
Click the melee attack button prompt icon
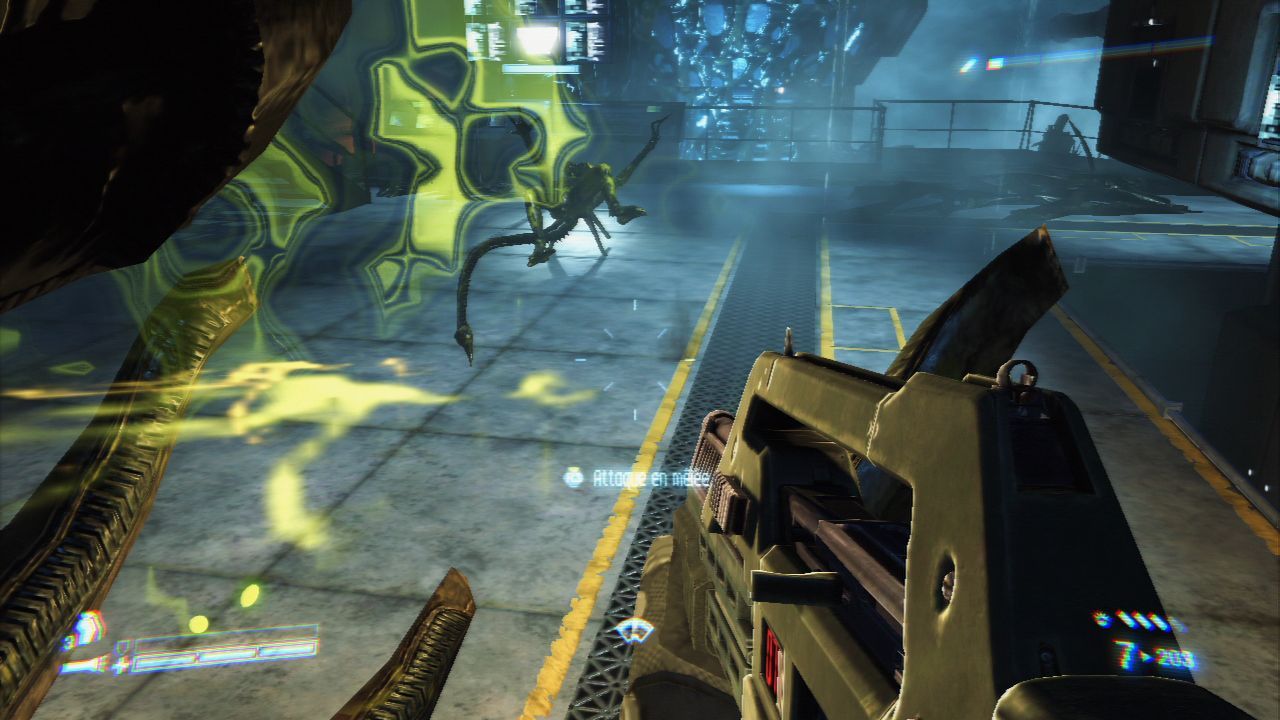coord(574,478)
